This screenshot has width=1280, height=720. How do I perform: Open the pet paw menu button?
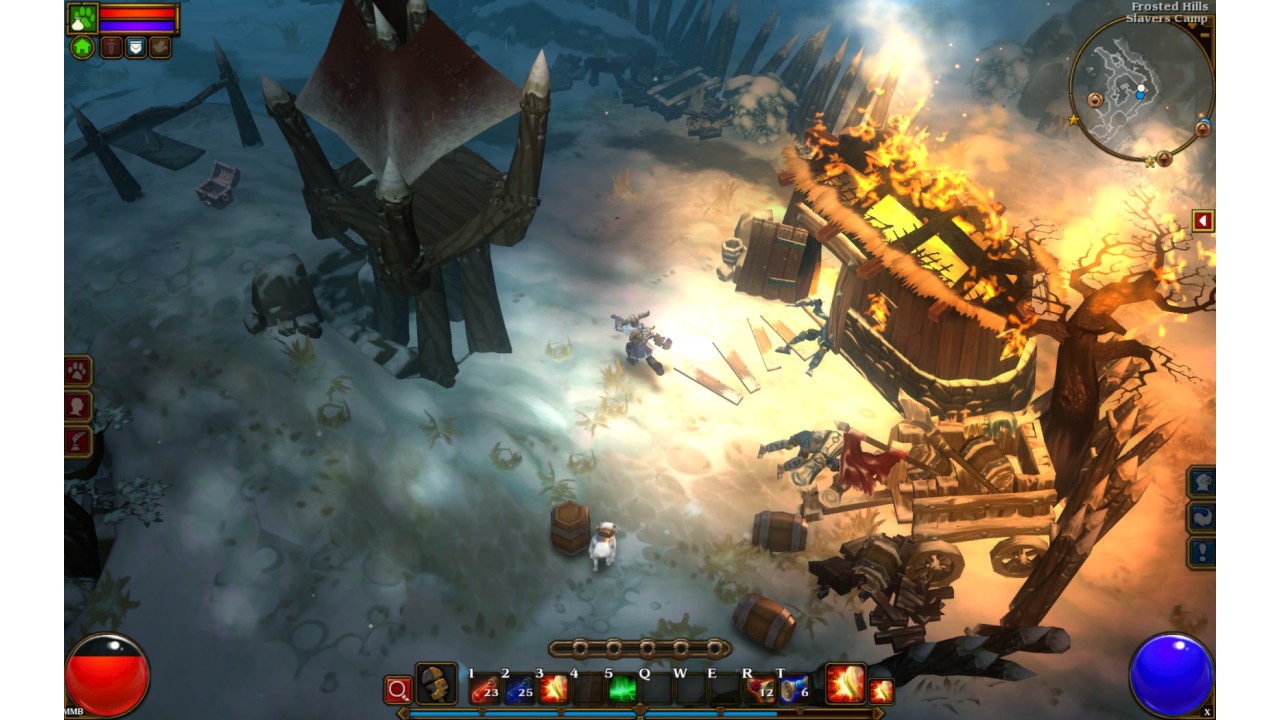(78, 372)
